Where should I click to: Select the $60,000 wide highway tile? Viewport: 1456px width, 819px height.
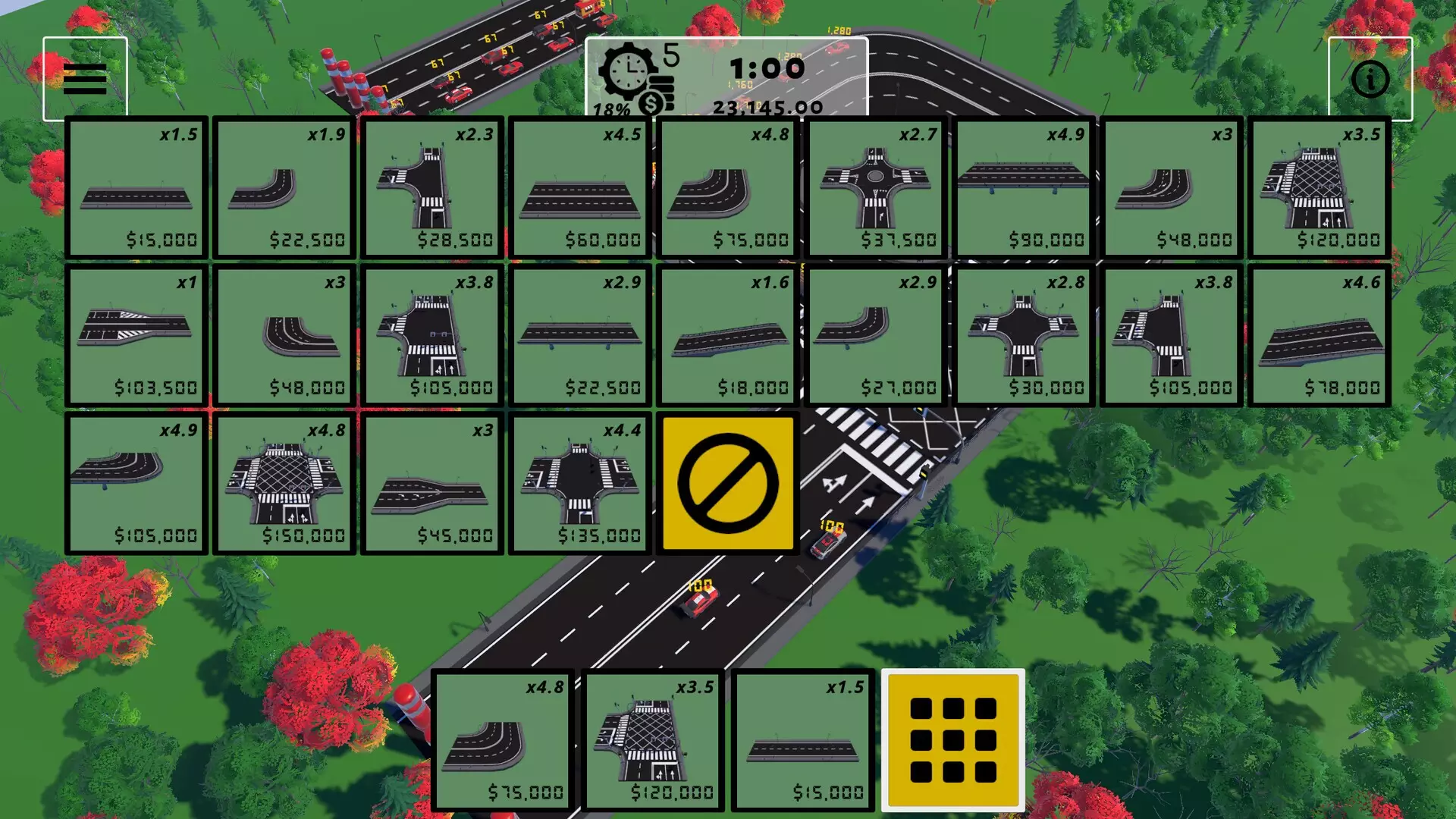click(579, 186)
